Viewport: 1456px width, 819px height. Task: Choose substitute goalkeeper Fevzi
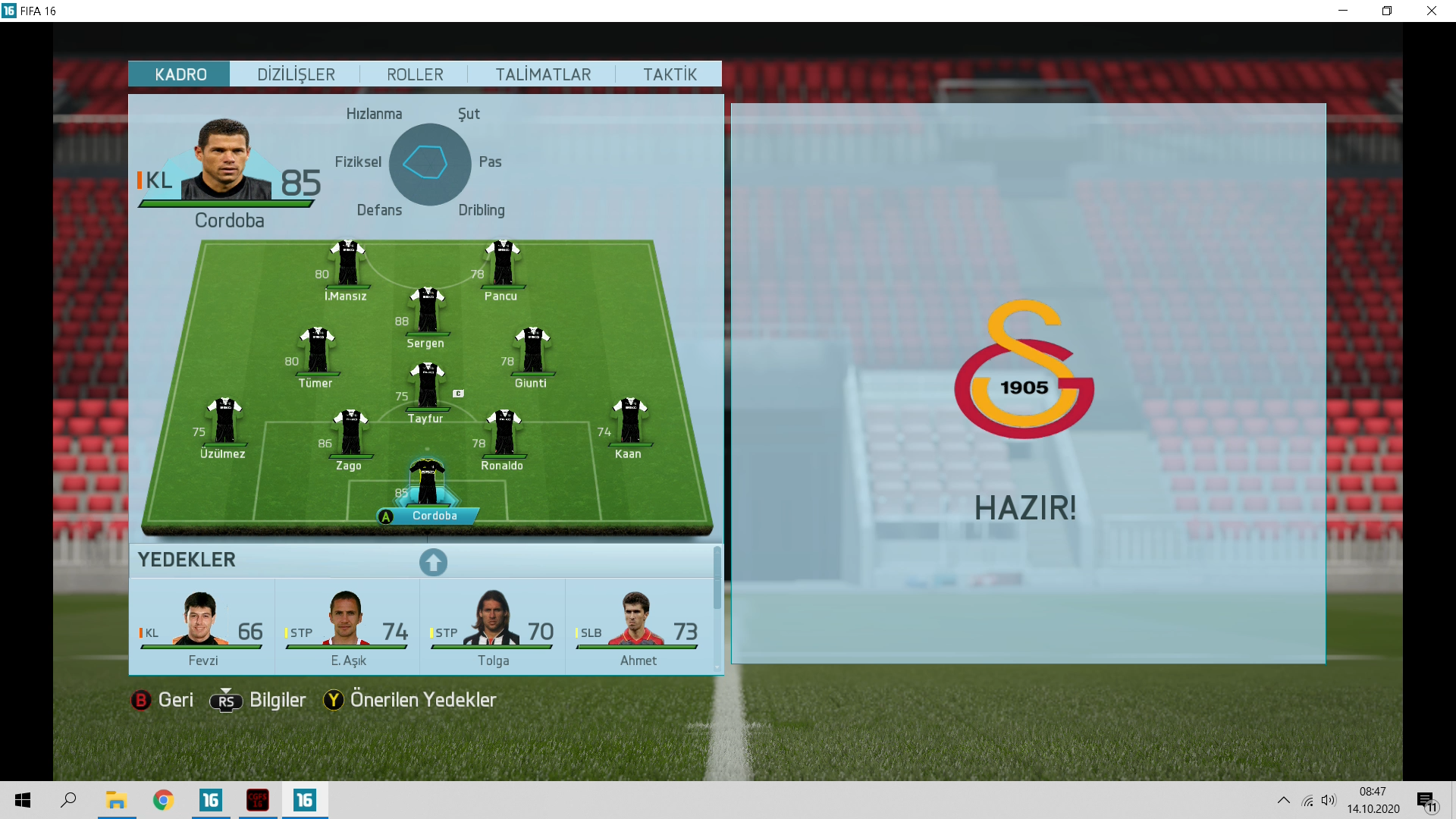coord(202,626)
